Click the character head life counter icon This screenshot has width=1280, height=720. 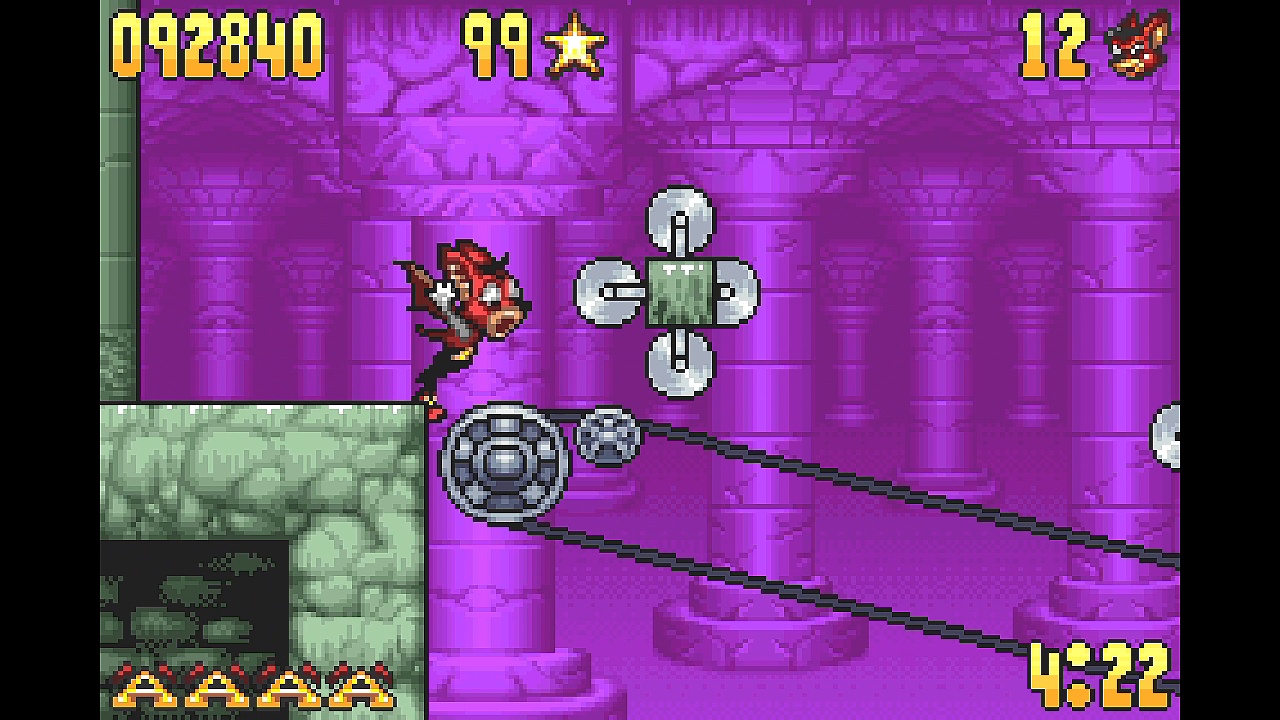tap(1140, 42)
